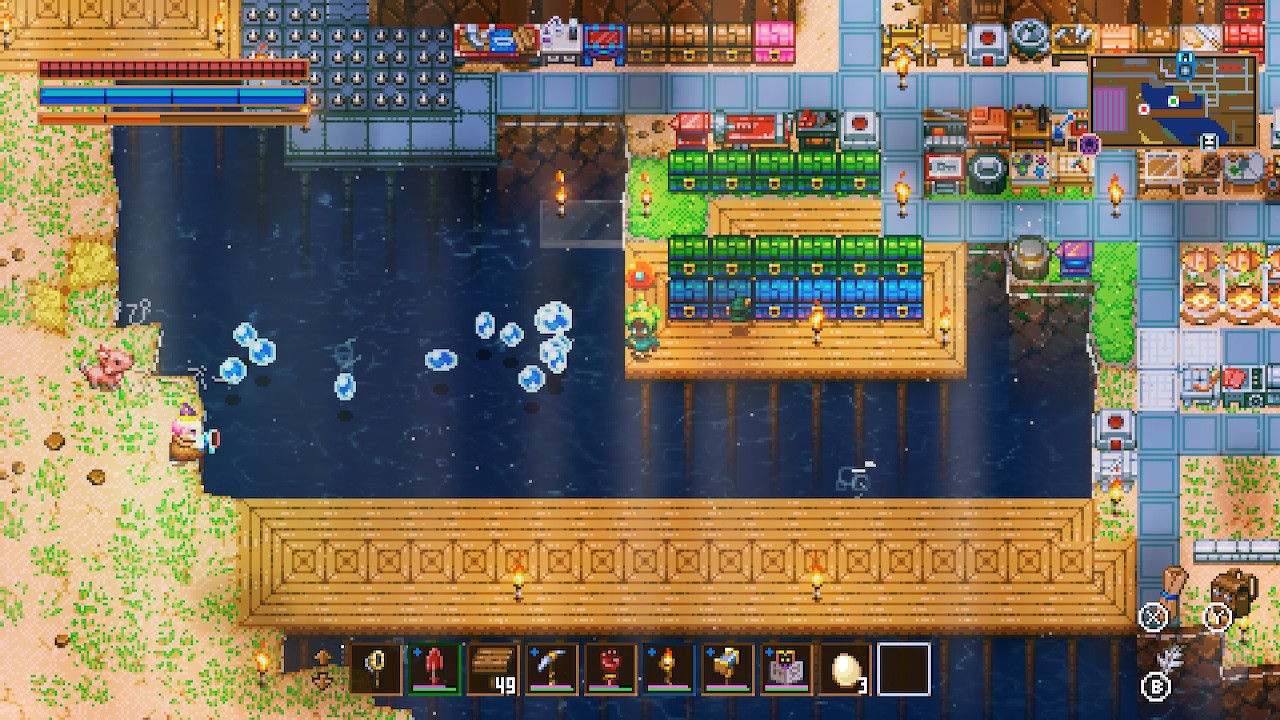Equip the torch from the hotbar
Screen dimensions: 1280x720
(x=670, y=669)
